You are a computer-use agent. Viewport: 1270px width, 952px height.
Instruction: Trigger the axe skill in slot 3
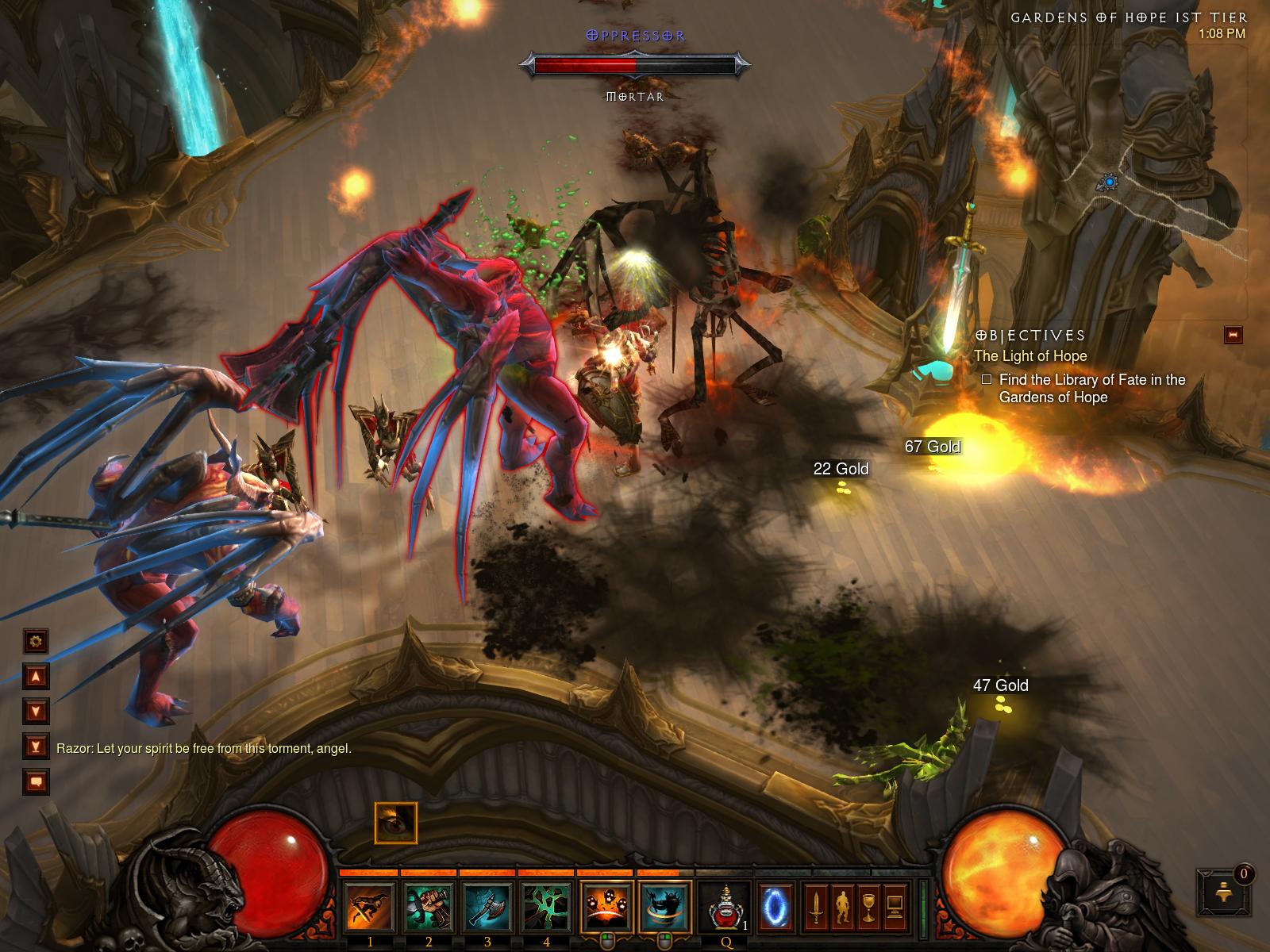[487, 907]
